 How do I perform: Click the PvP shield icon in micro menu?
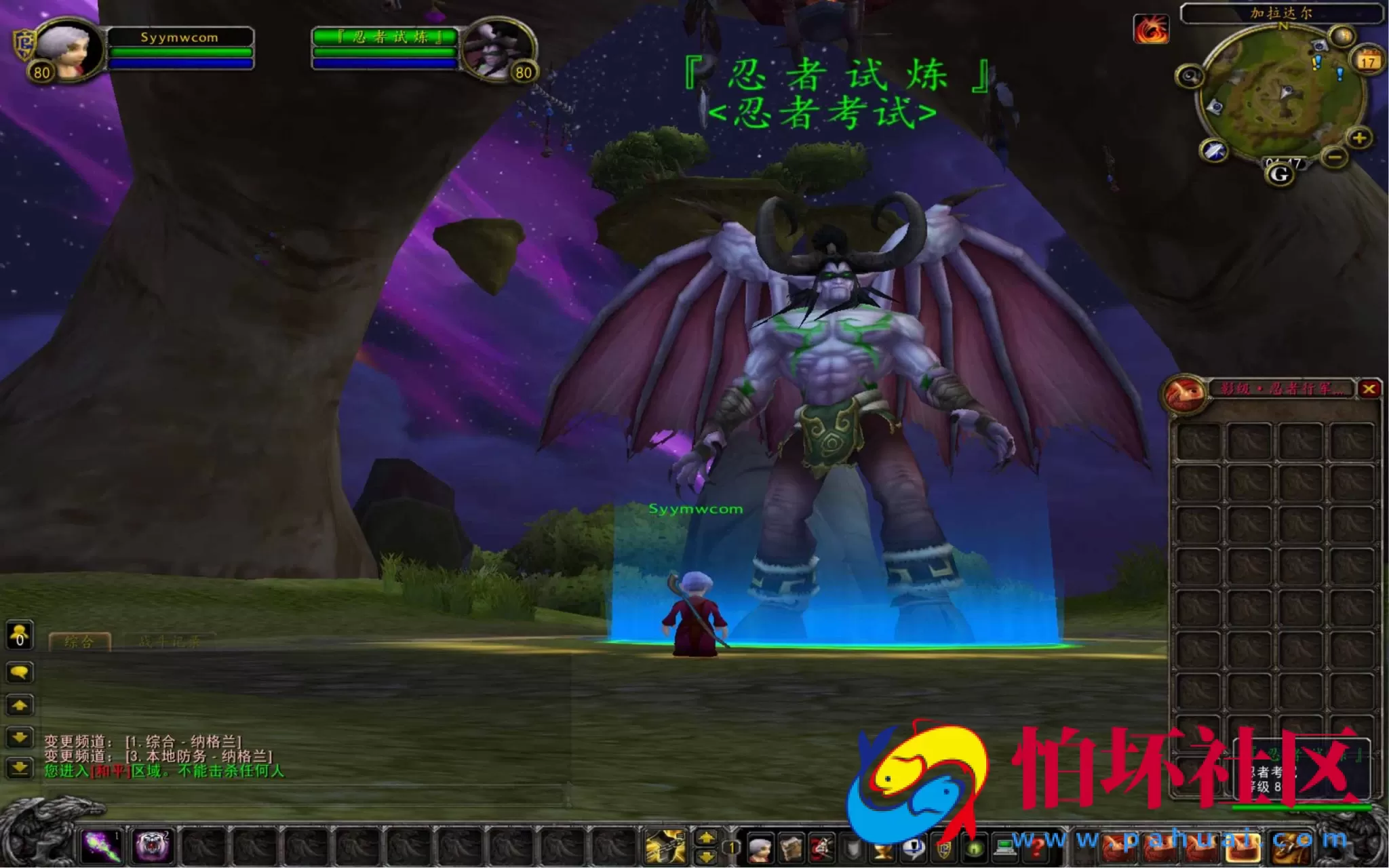(945, 848)
